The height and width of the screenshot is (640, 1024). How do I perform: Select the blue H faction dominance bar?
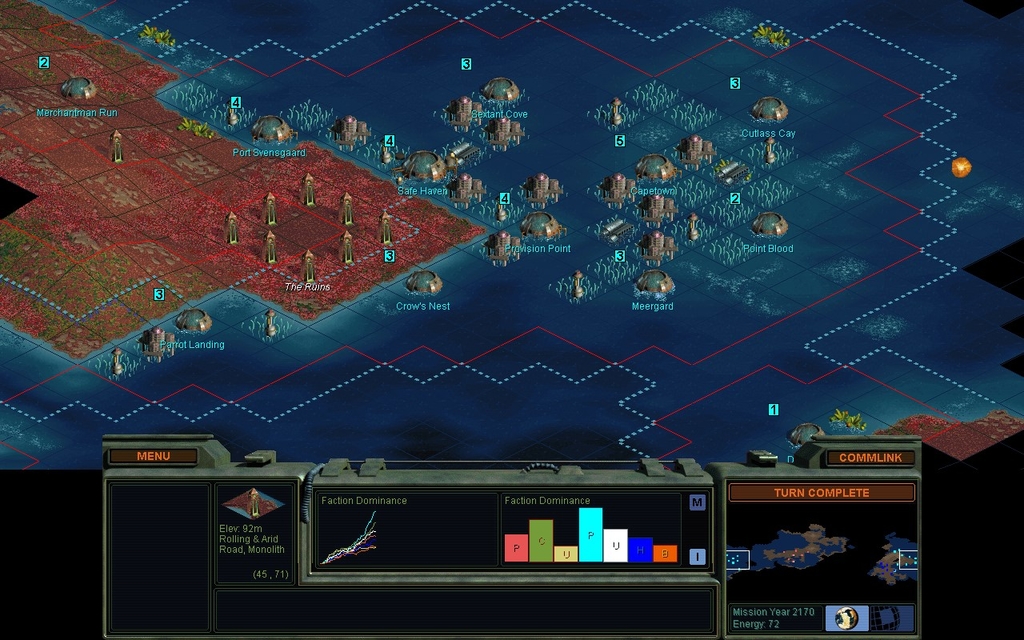tap(640, 549)
